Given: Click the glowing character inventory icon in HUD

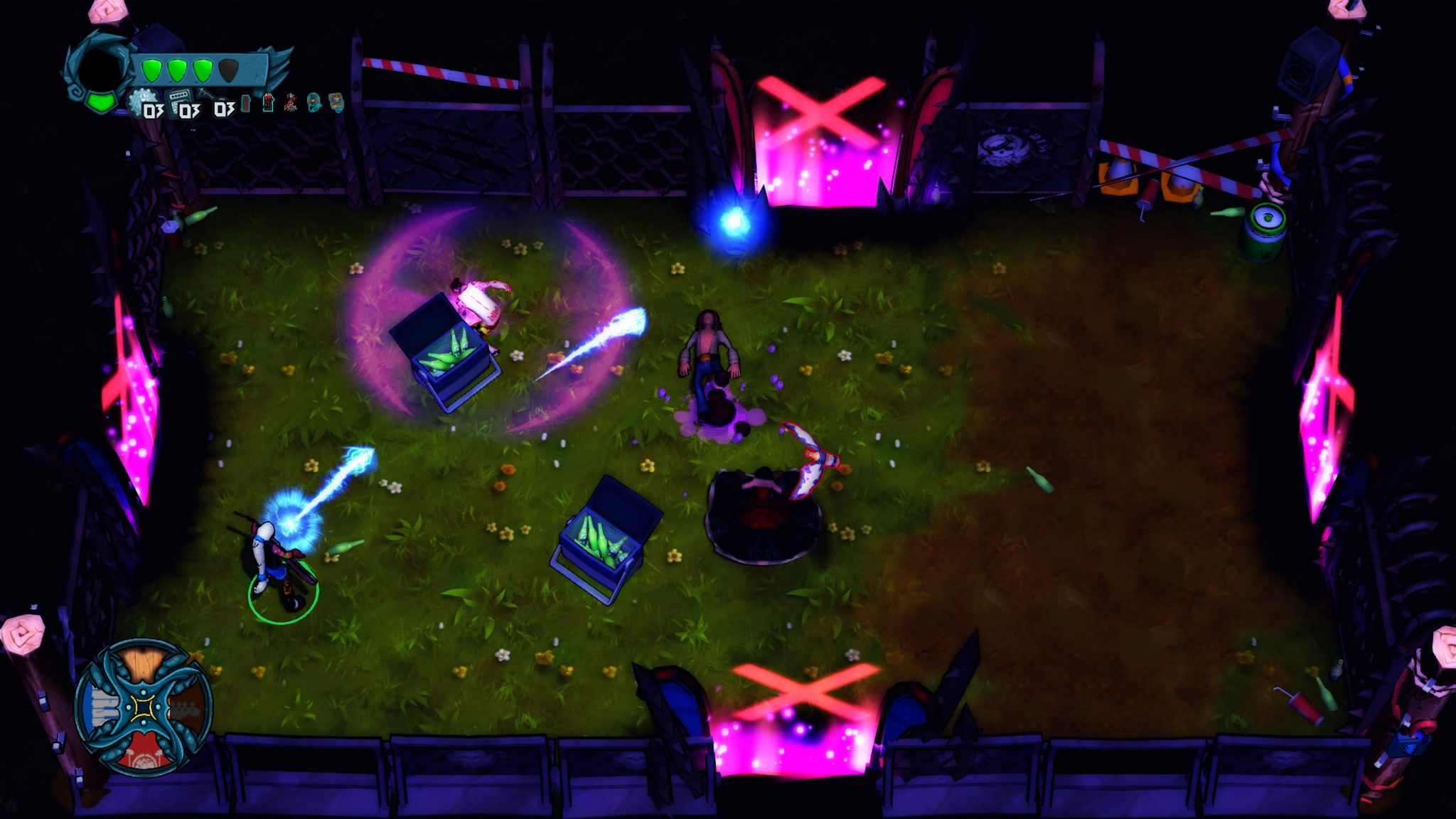Looking at the screenshot, I should pyautogui.click(x=269, y=104).
